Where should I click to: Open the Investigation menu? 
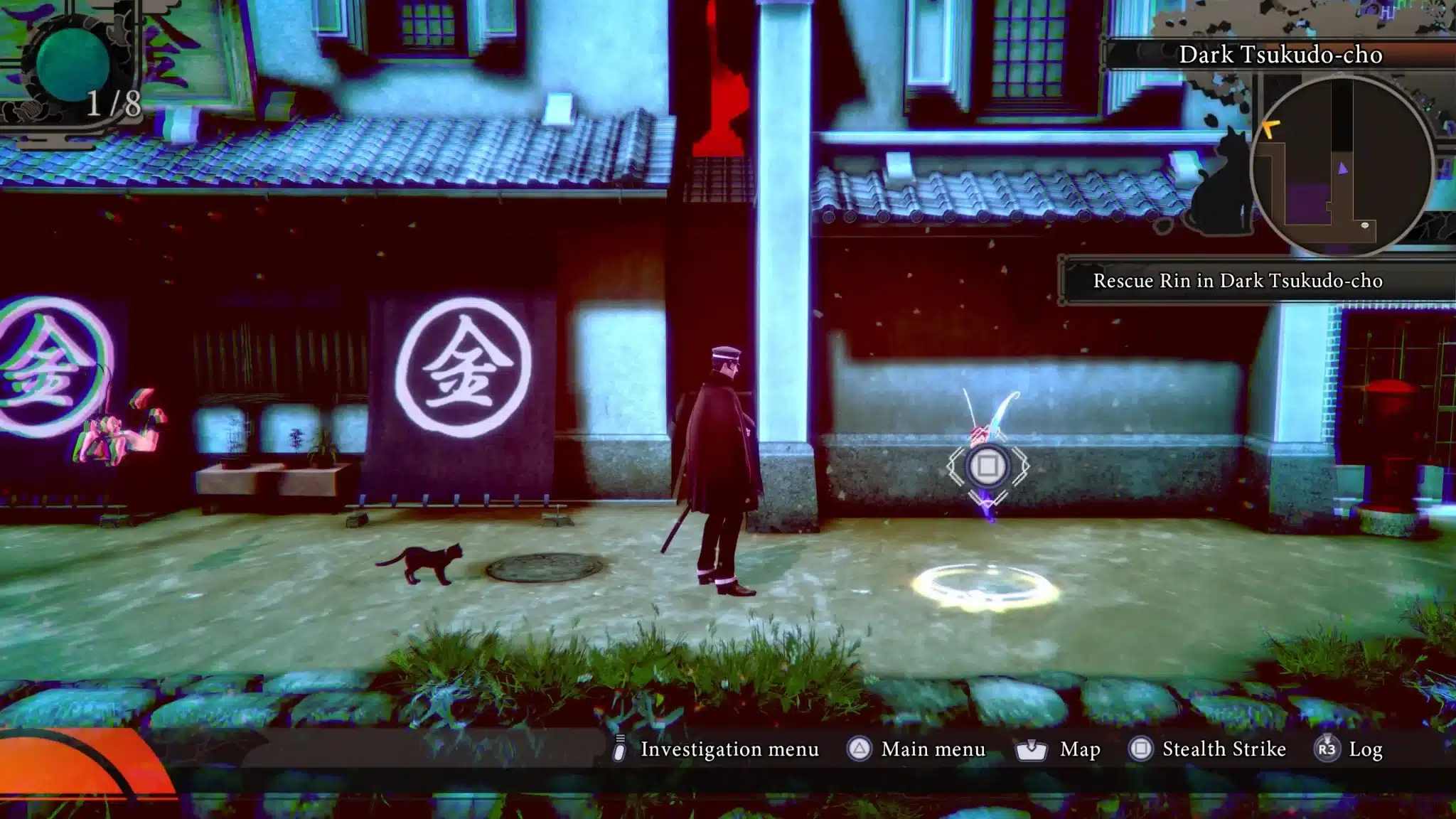717,749
